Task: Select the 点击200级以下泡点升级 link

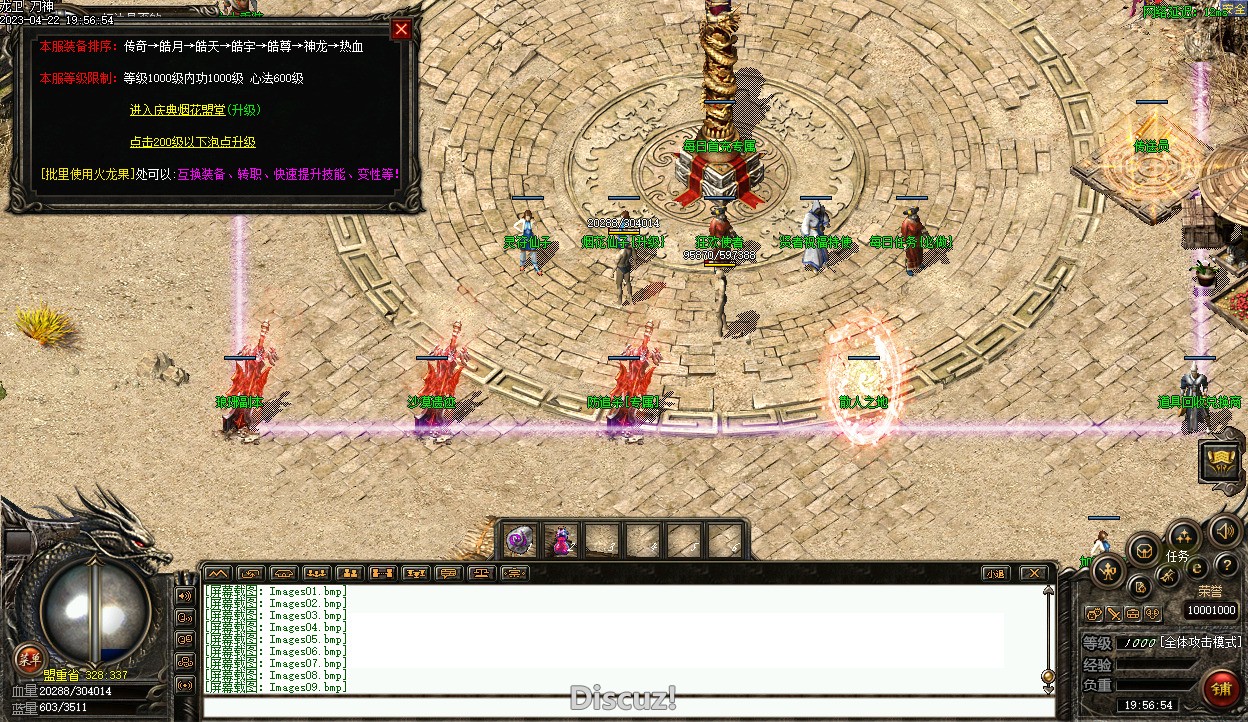Action: pos(193,142)
